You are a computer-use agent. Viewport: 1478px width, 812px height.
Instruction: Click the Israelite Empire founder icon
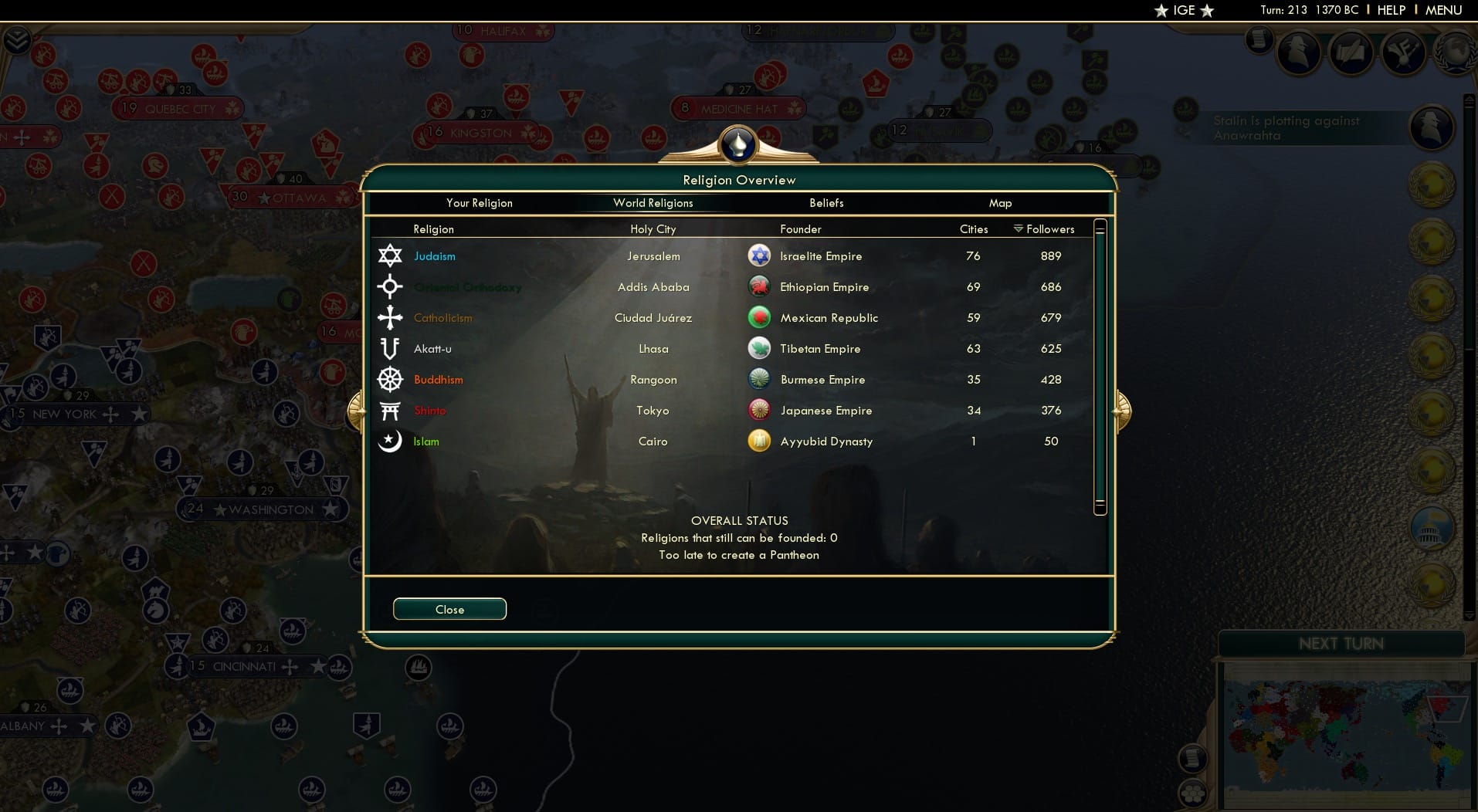click(761, 255)
